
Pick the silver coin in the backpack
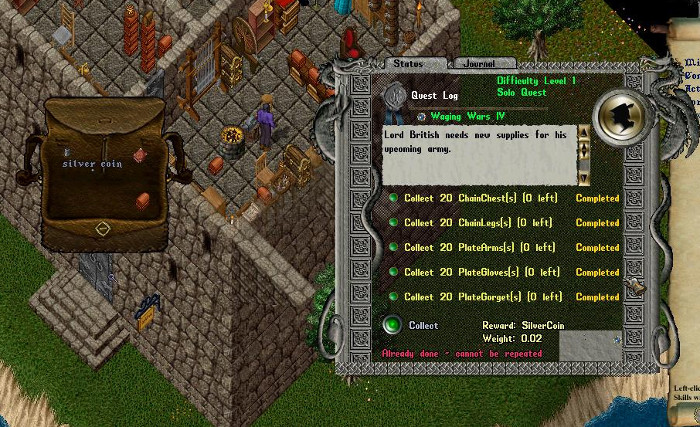coord(69,153)
